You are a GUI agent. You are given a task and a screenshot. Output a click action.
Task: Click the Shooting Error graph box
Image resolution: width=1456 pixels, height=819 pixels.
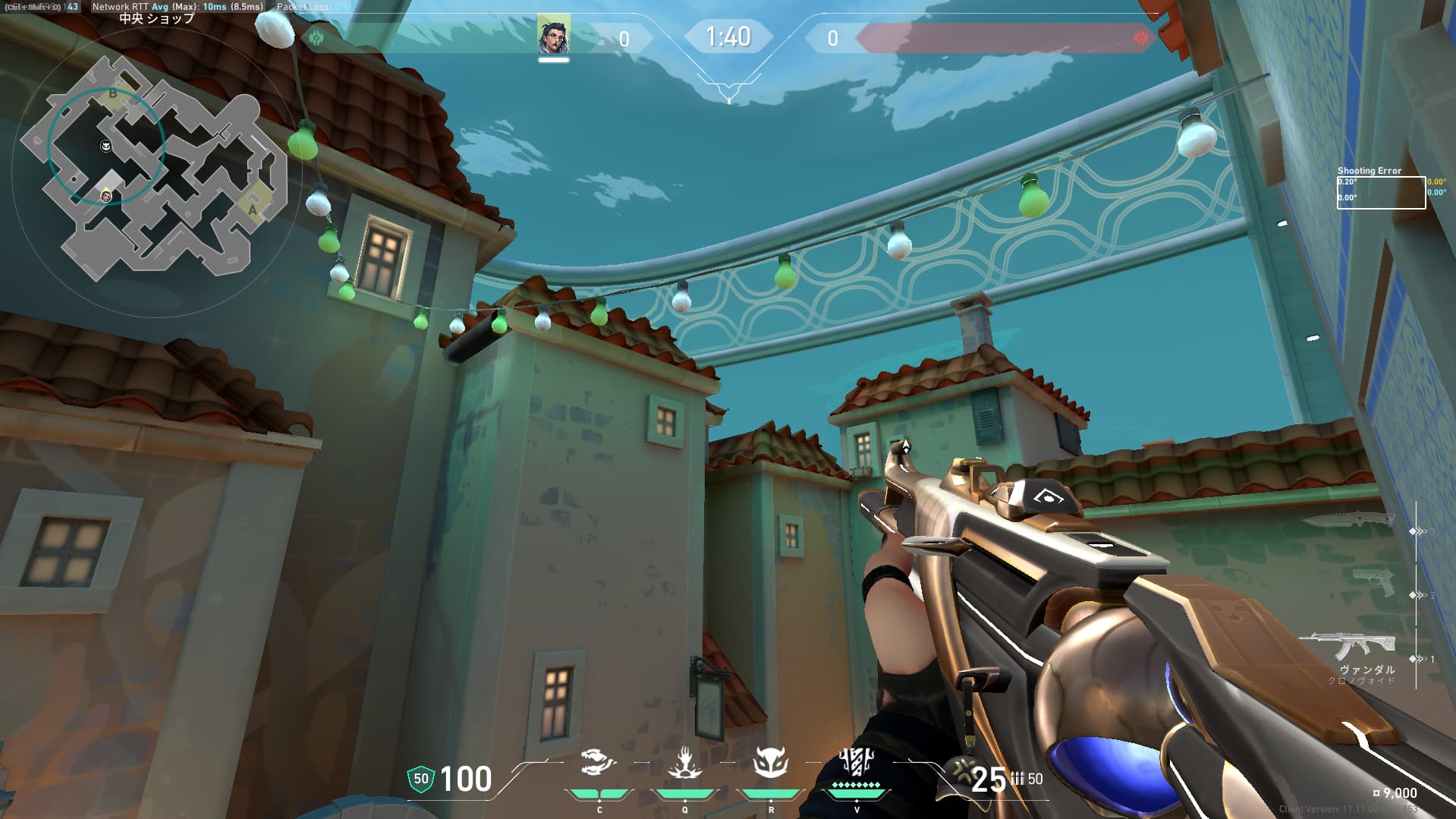point(1380,192)
